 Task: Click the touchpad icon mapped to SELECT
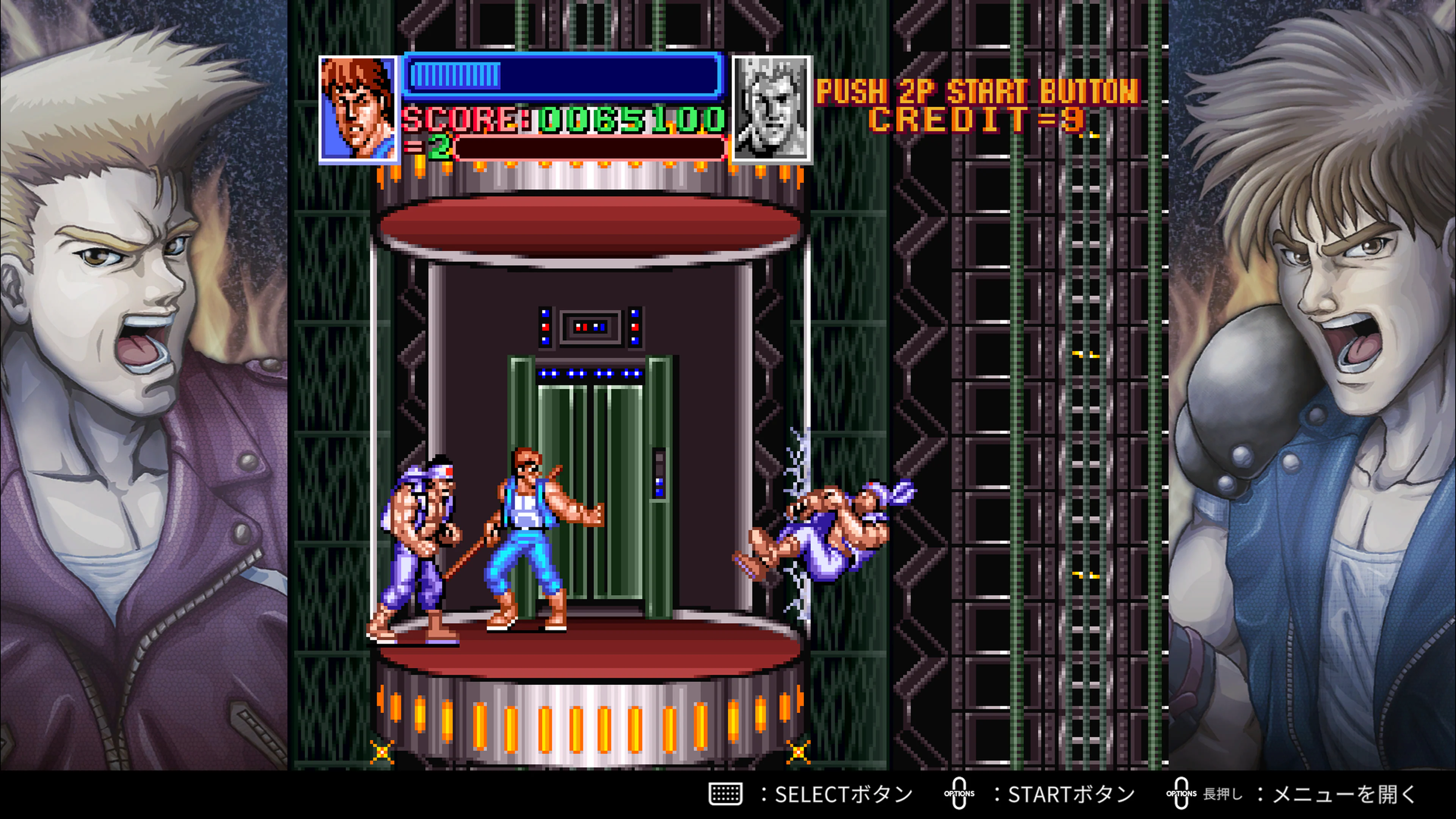[726, 794]
